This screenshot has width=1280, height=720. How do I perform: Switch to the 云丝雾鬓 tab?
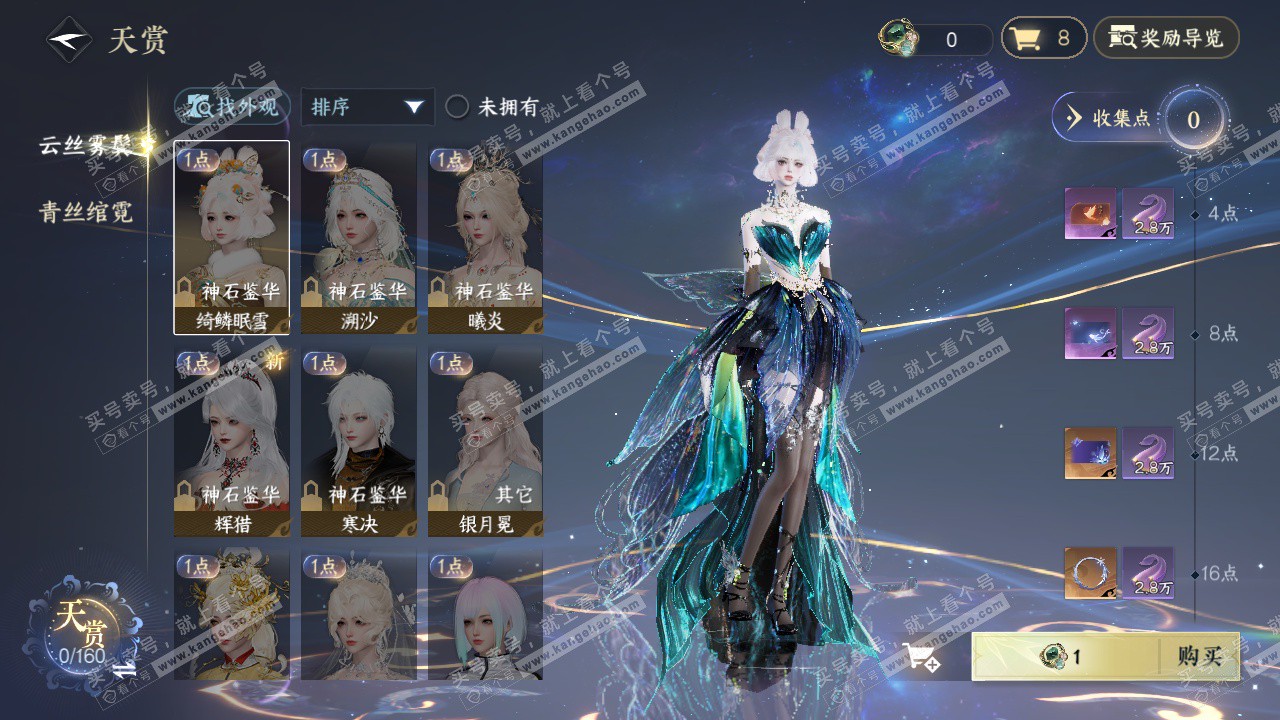(85, 145)
